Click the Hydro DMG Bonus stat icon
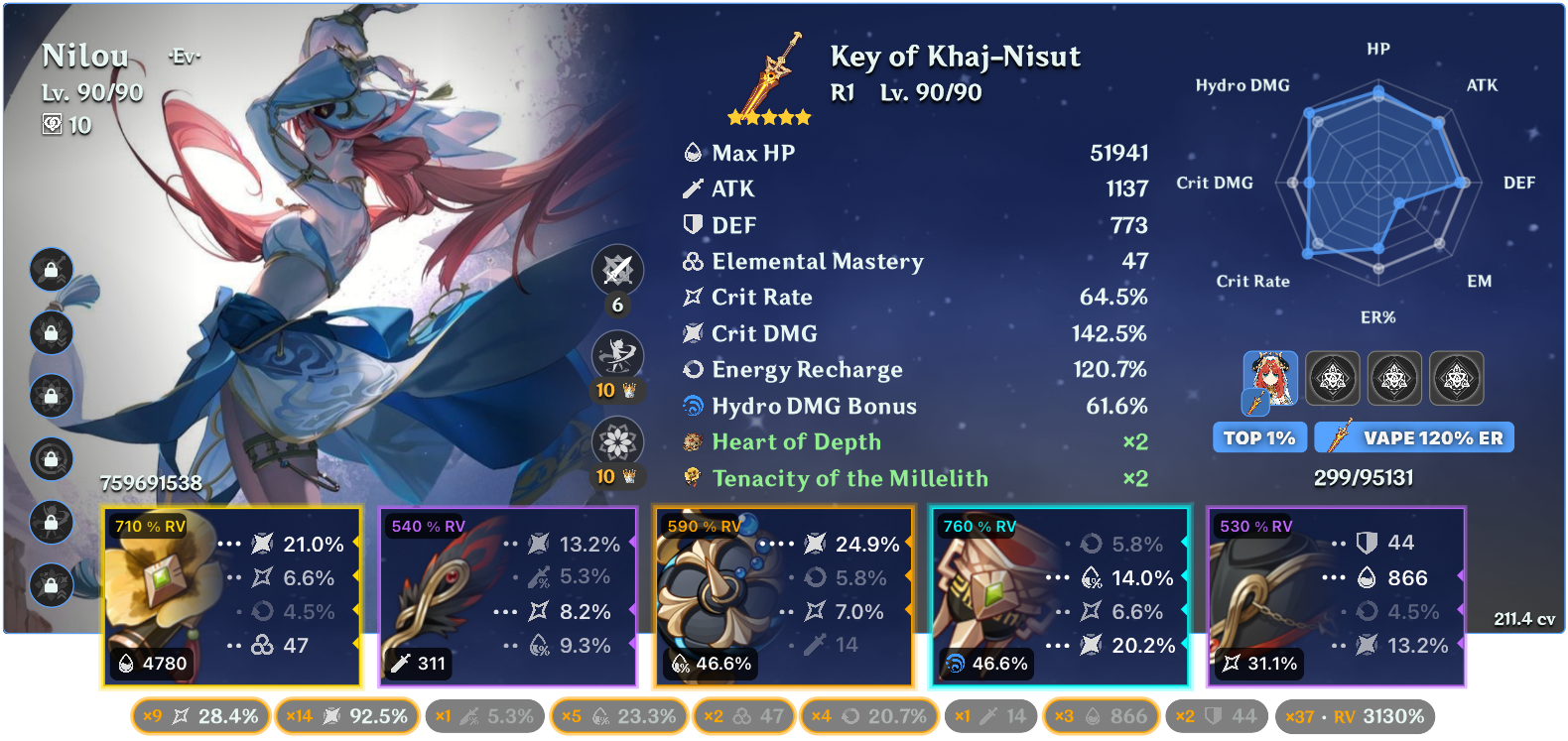This screenshot has width=1568, height=741. click(693, 406)
